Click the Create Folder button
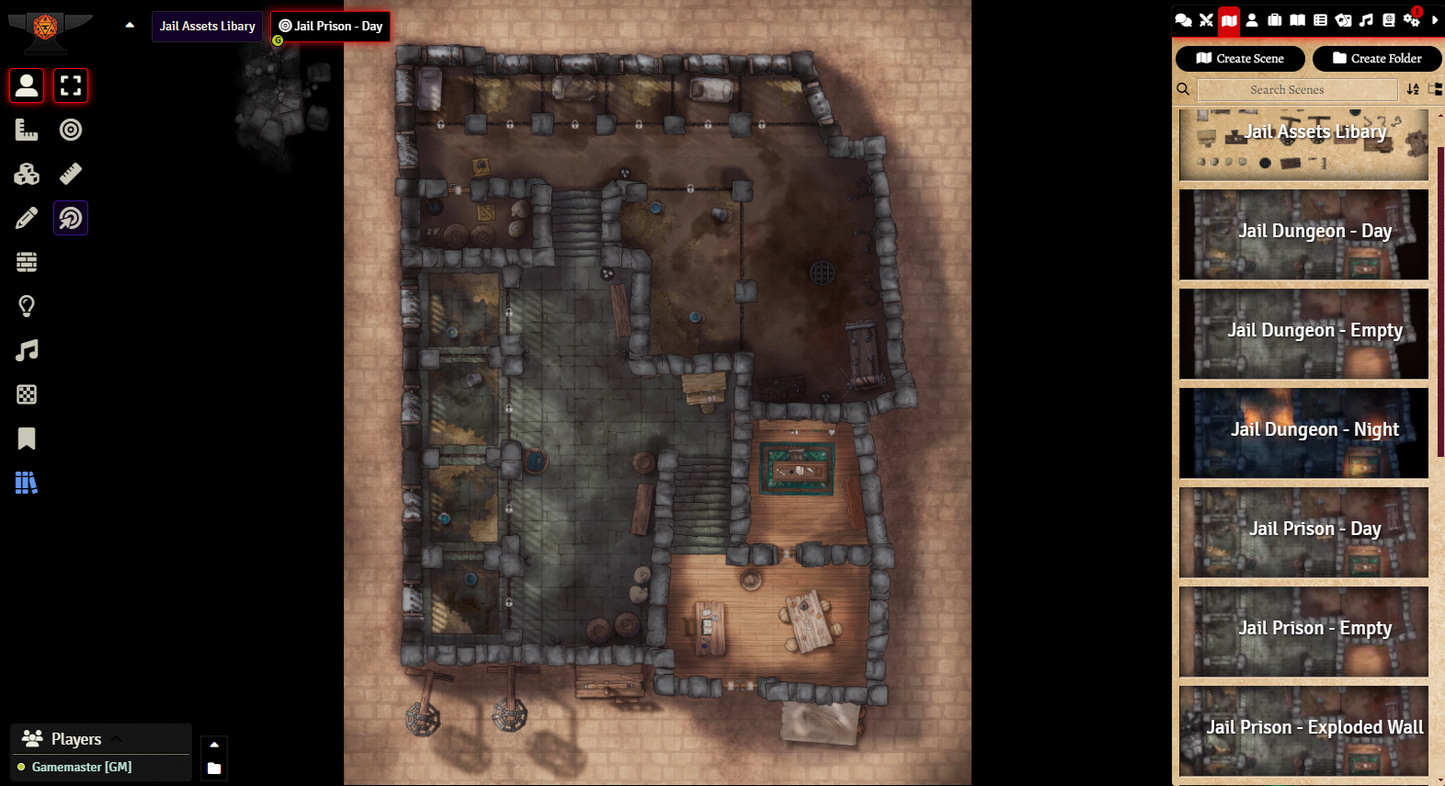 pos(1377,58)
